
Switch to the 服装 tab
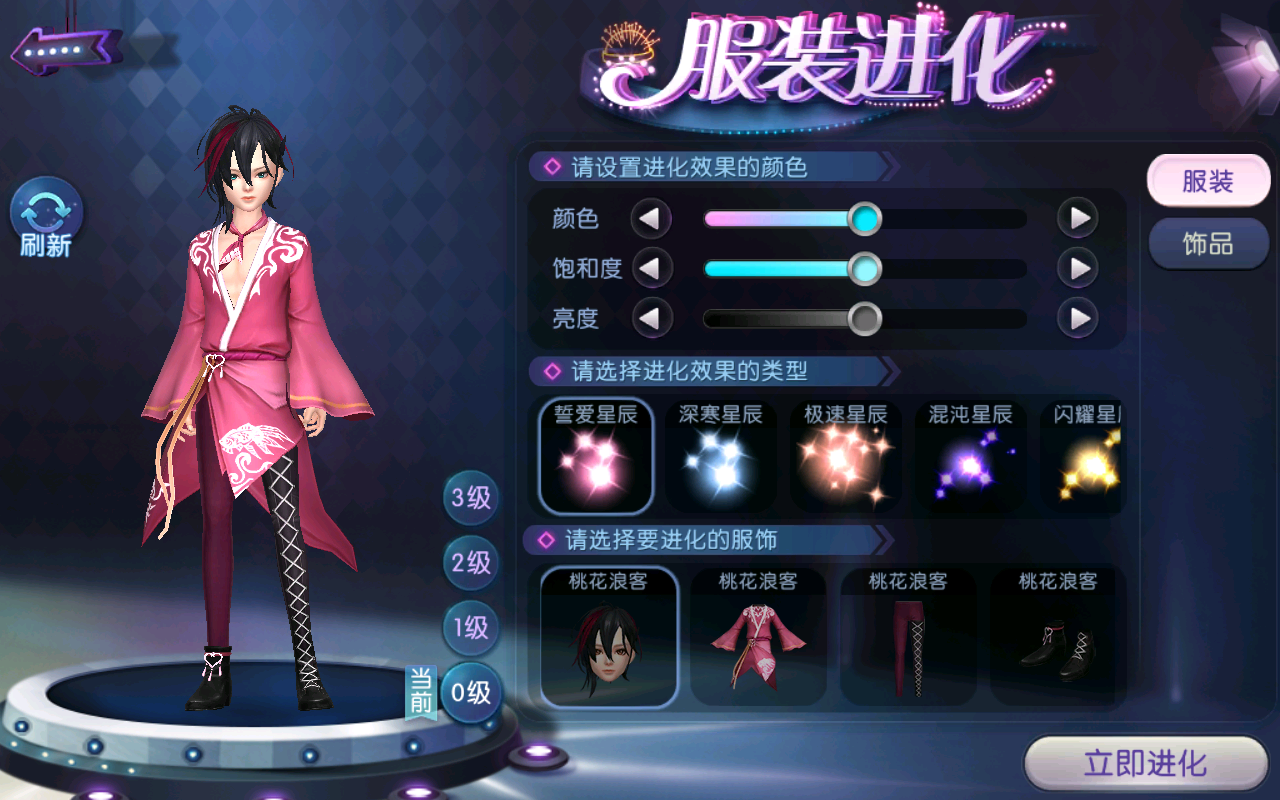coord(1208,182)
